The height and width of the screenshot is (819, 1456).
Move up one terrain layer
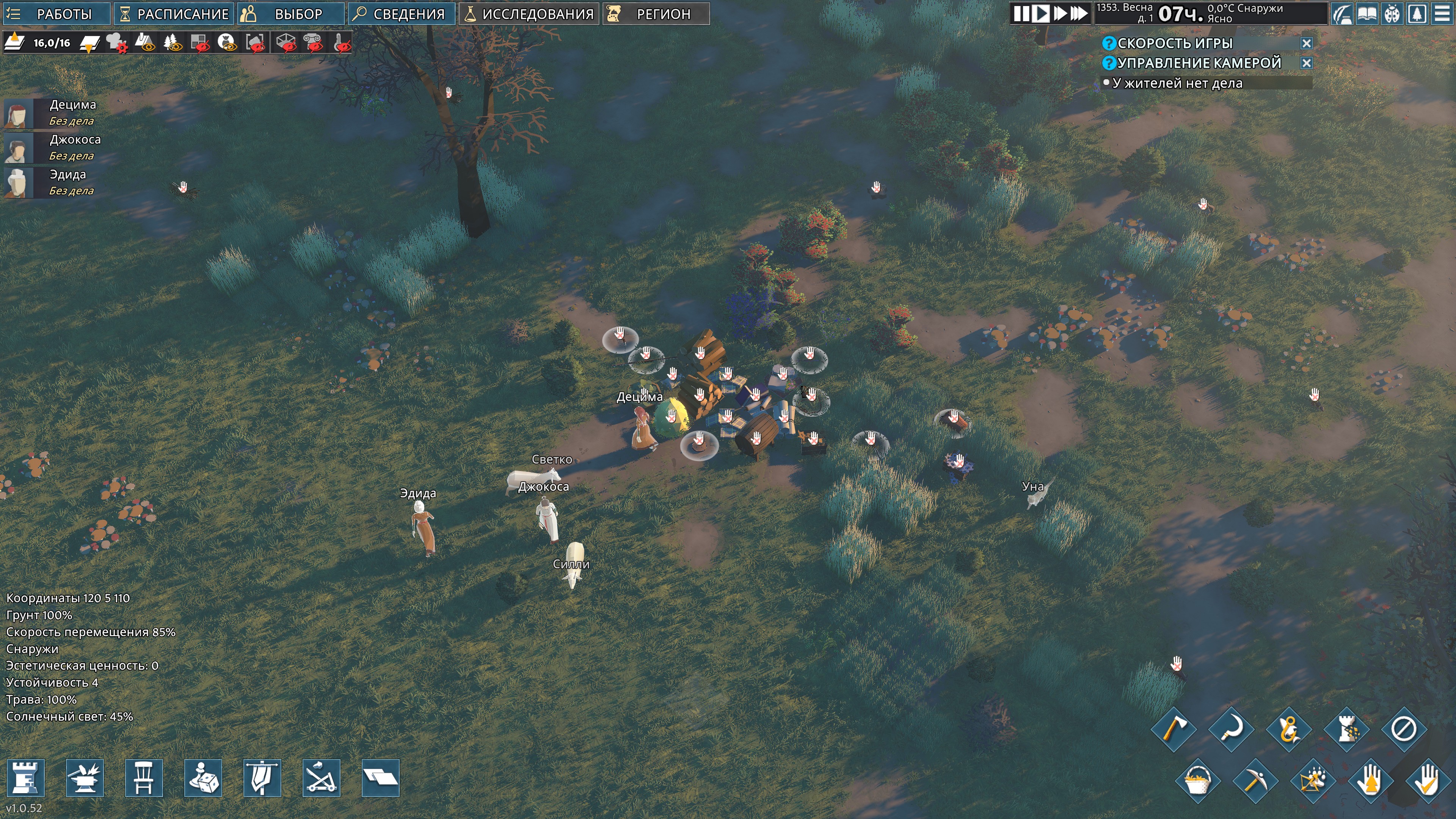tap(15, 42)
